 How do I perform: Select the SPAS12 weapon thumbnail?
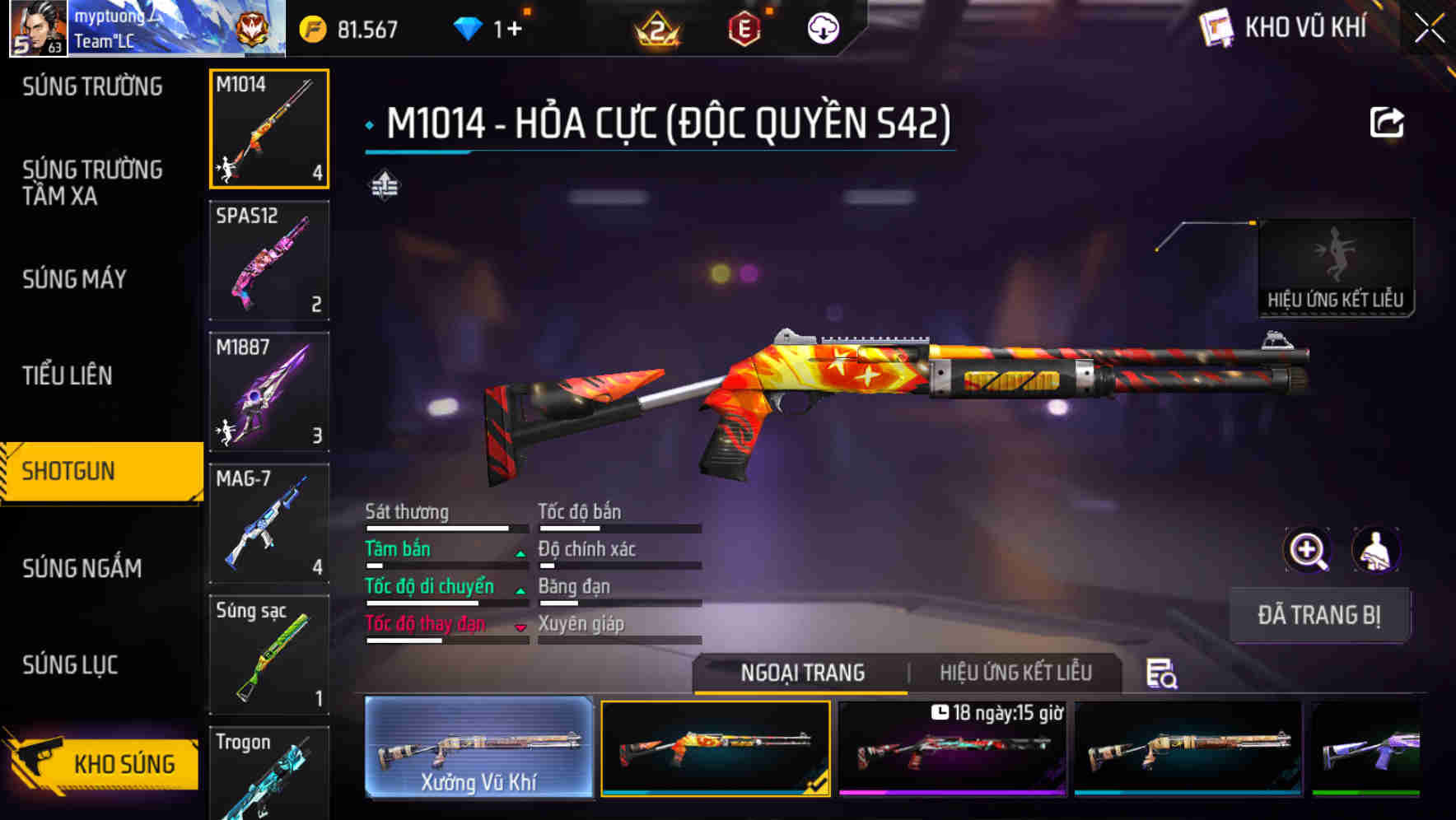point(268,259)
